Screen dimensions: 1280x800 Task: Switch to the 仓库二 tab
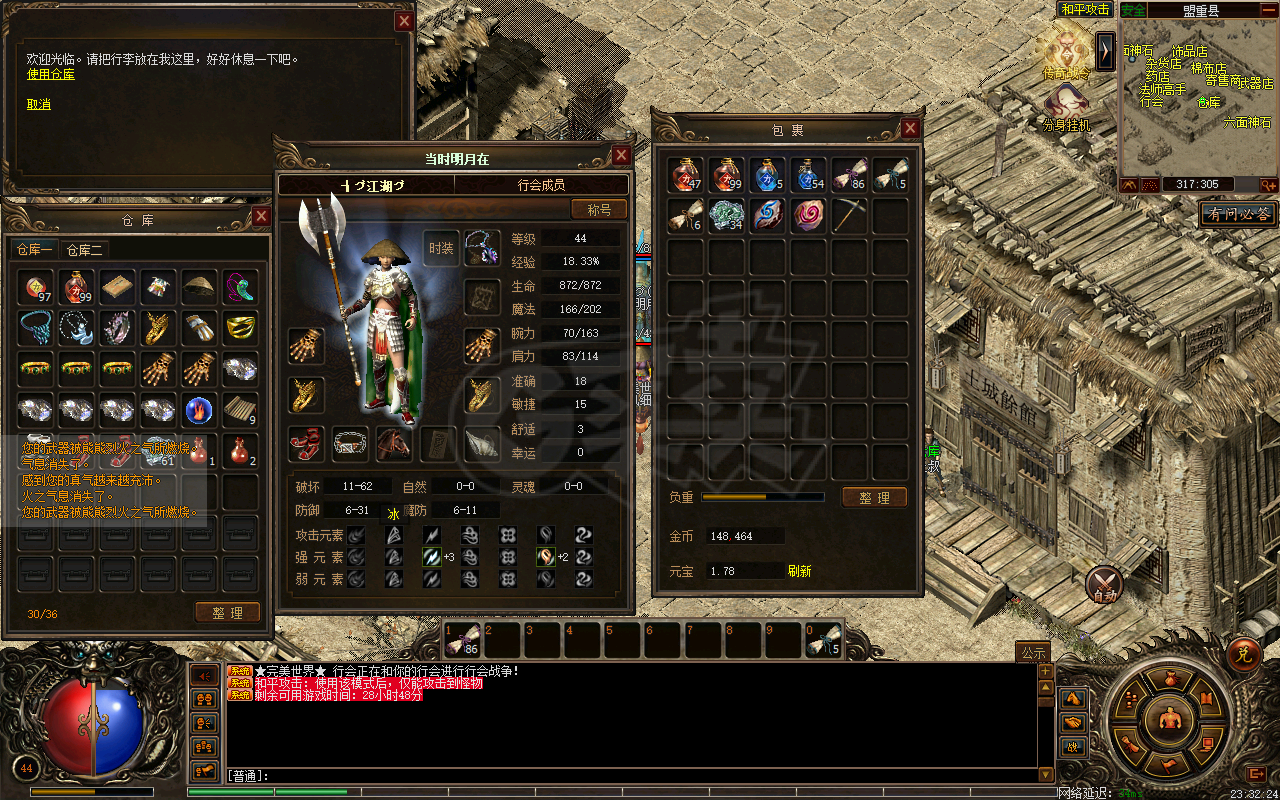point(85,250)
